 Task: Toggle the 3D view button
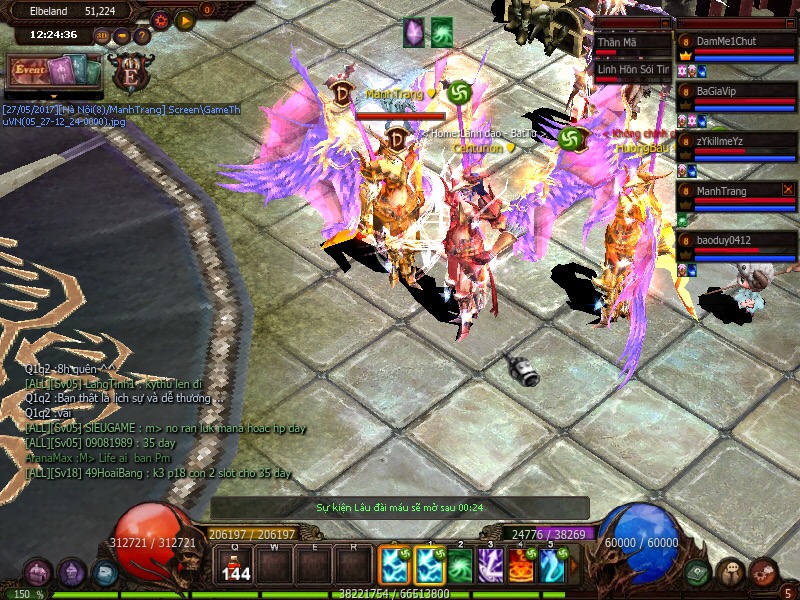pos(102,36)
